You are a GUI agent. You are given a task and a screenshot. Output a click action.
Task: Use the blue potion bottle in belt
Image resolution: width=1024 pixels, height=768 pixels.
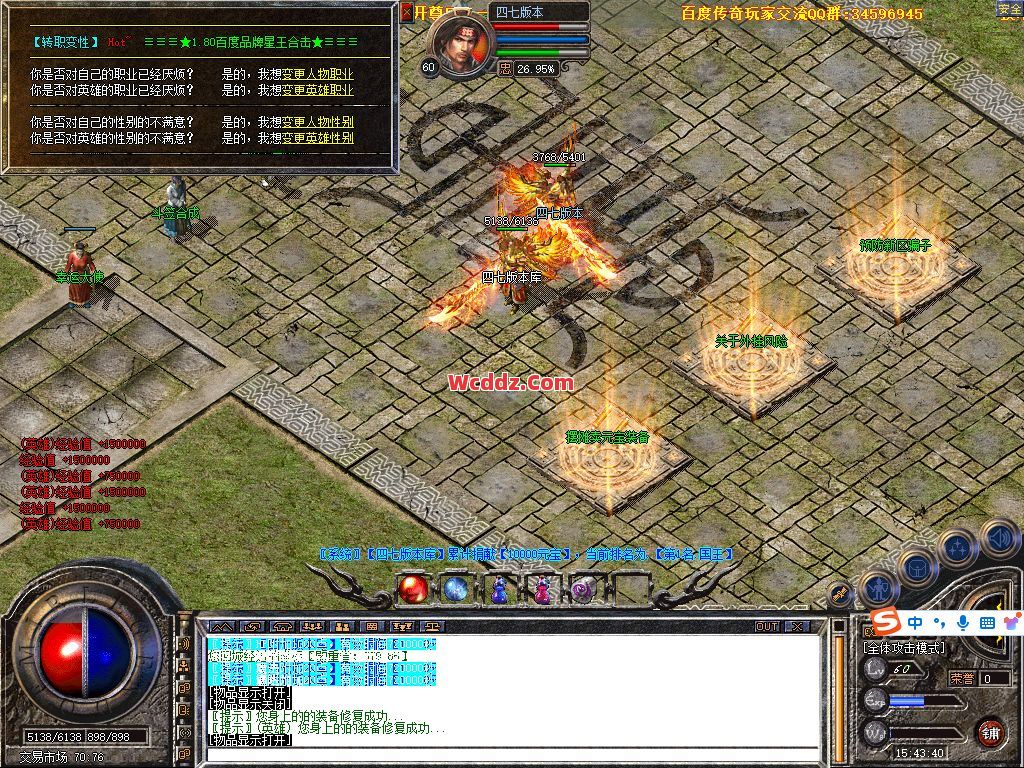[x=498, y=591]
